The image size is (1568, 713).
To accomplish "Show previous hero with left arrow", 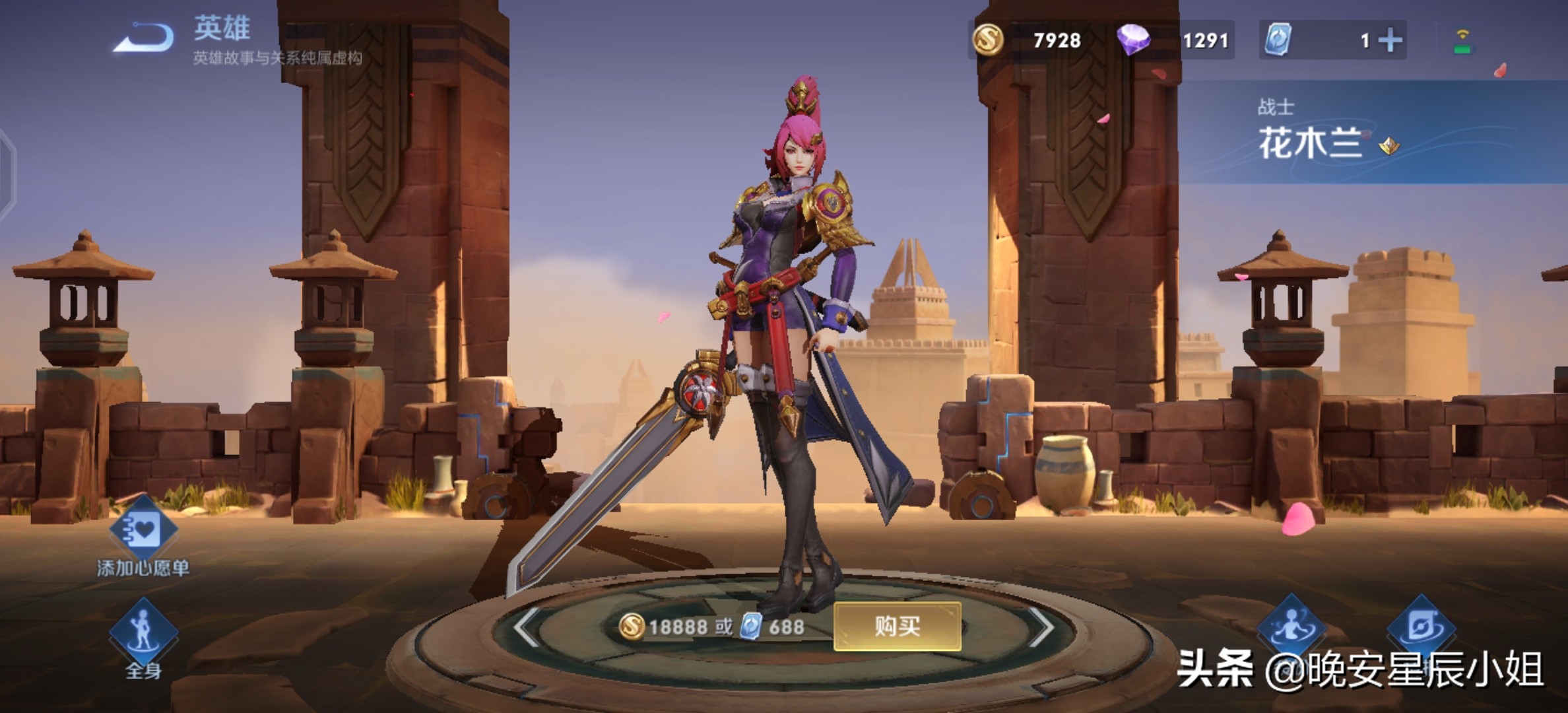I will (x=527, y=626).
